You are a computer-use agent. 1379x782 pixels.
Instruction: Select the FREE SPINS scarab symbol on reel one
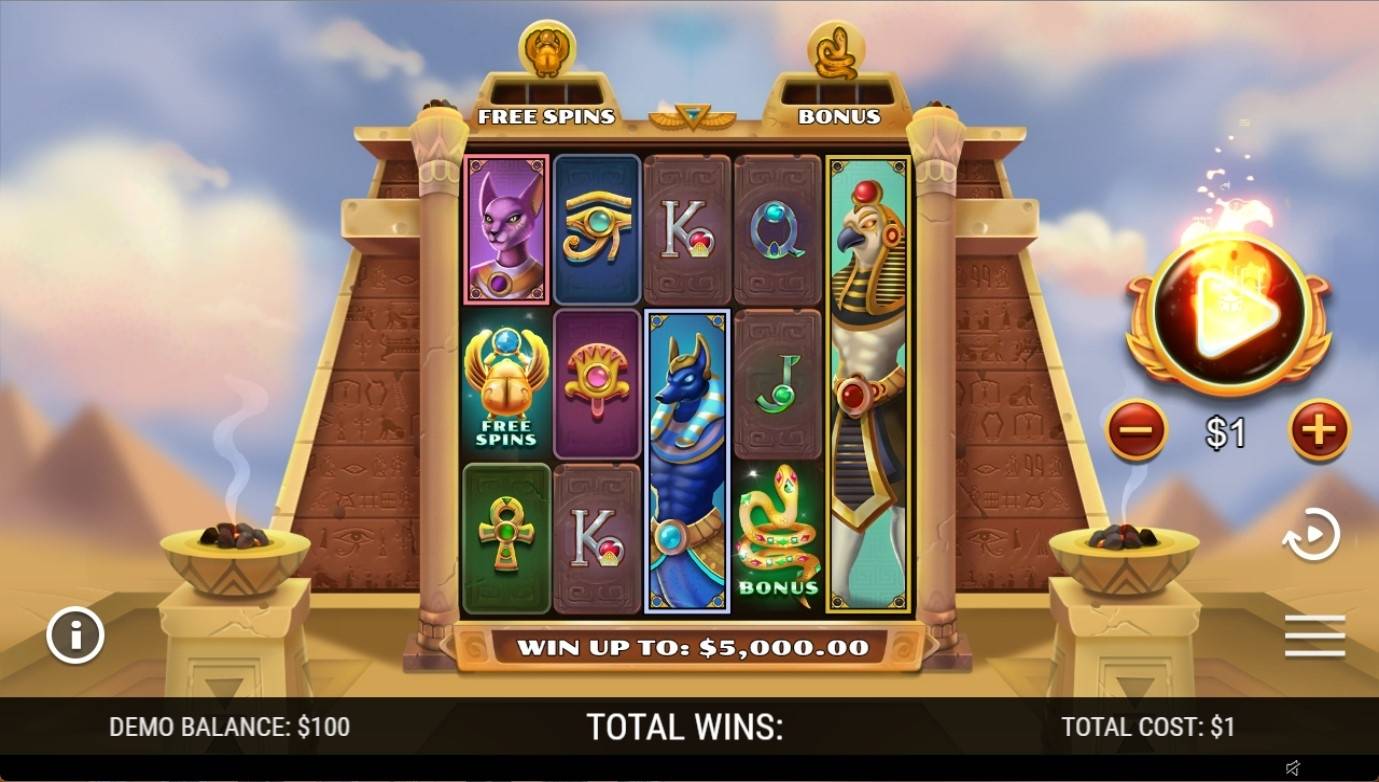click(x=503, y=384)
